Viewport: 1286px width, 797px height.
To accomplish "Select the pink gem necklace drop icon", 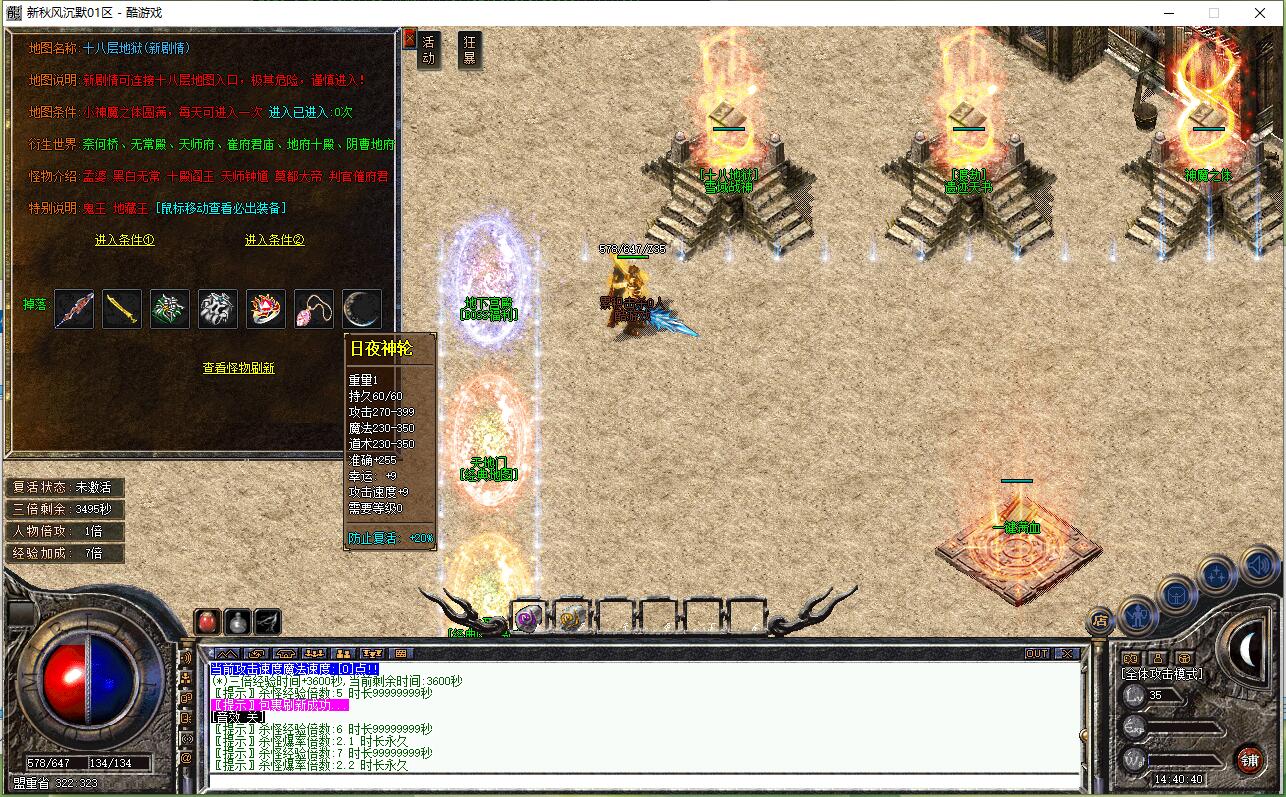I will [x=314, y=309].
